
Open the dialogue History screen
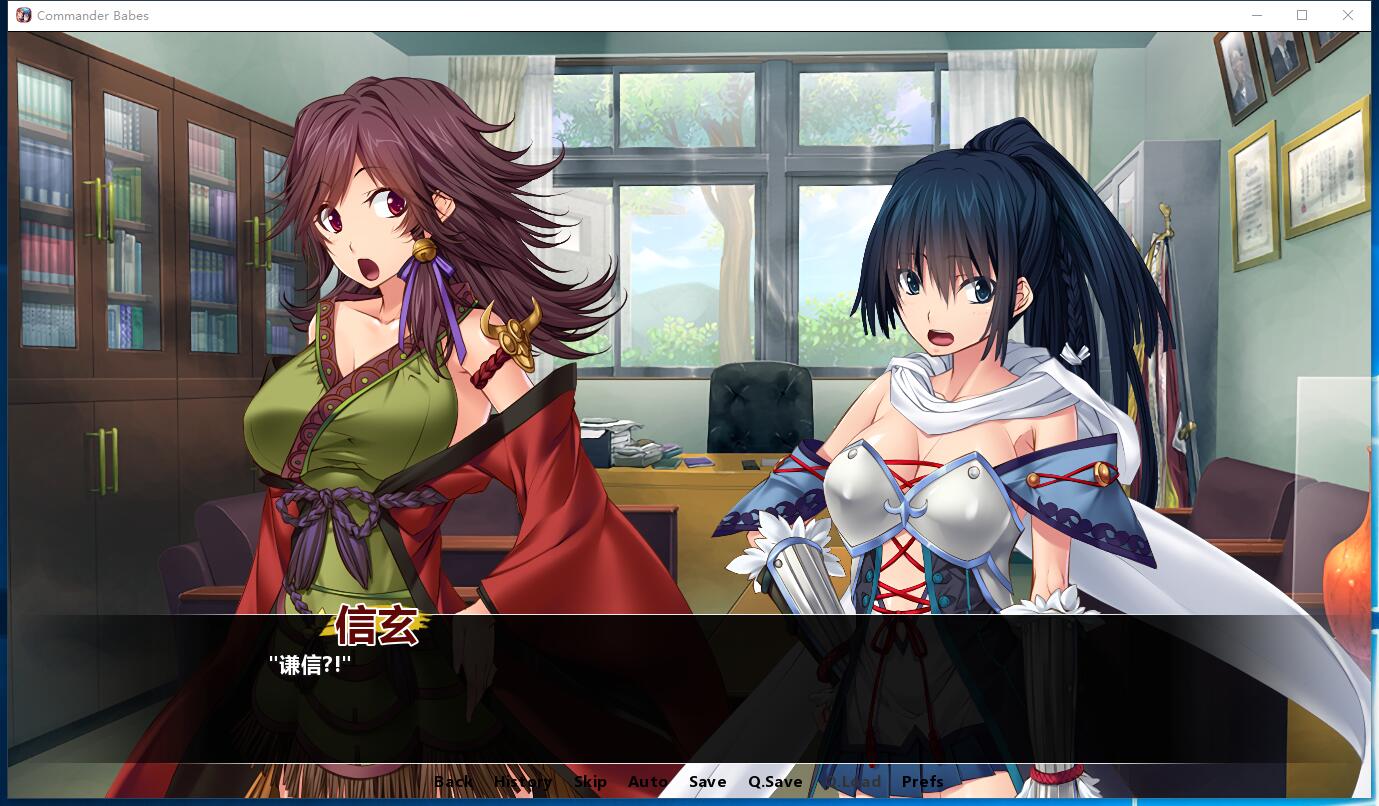[522, 781]
